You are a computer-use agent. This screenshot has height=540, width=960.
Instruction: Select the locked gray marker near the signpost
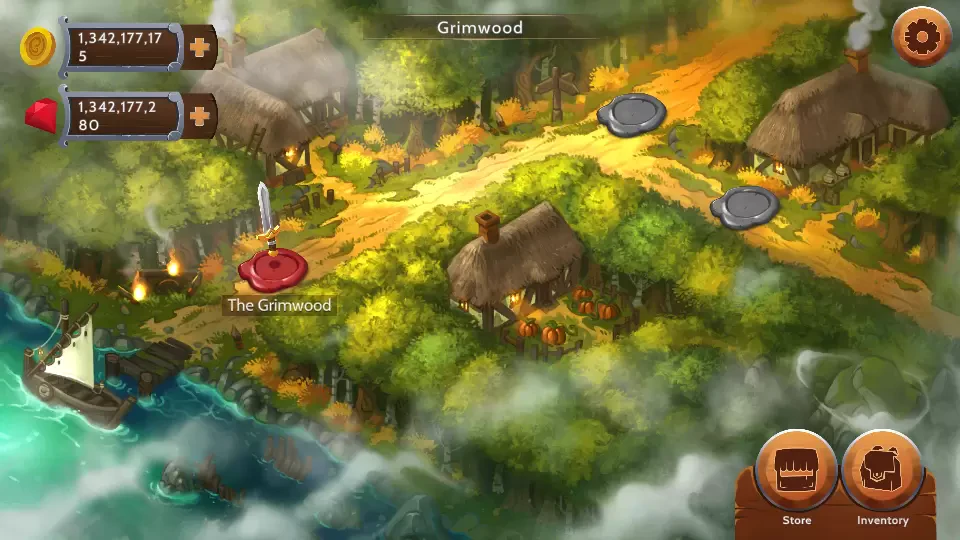pos(632,112)
